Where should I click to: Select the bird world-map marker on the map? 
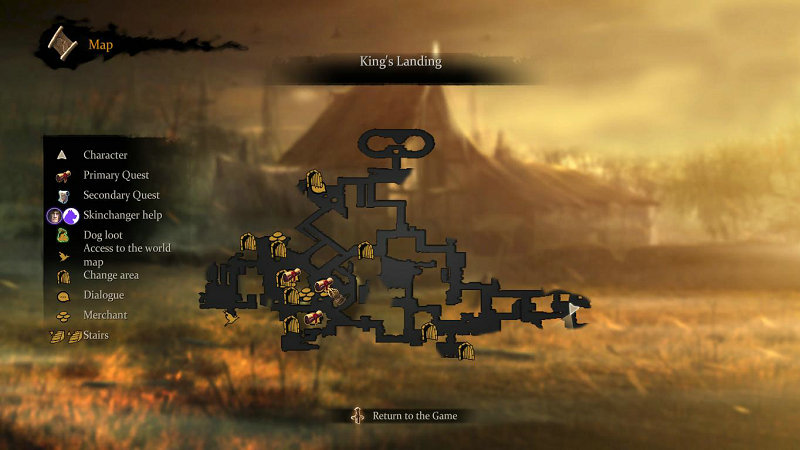coord(232,320)
